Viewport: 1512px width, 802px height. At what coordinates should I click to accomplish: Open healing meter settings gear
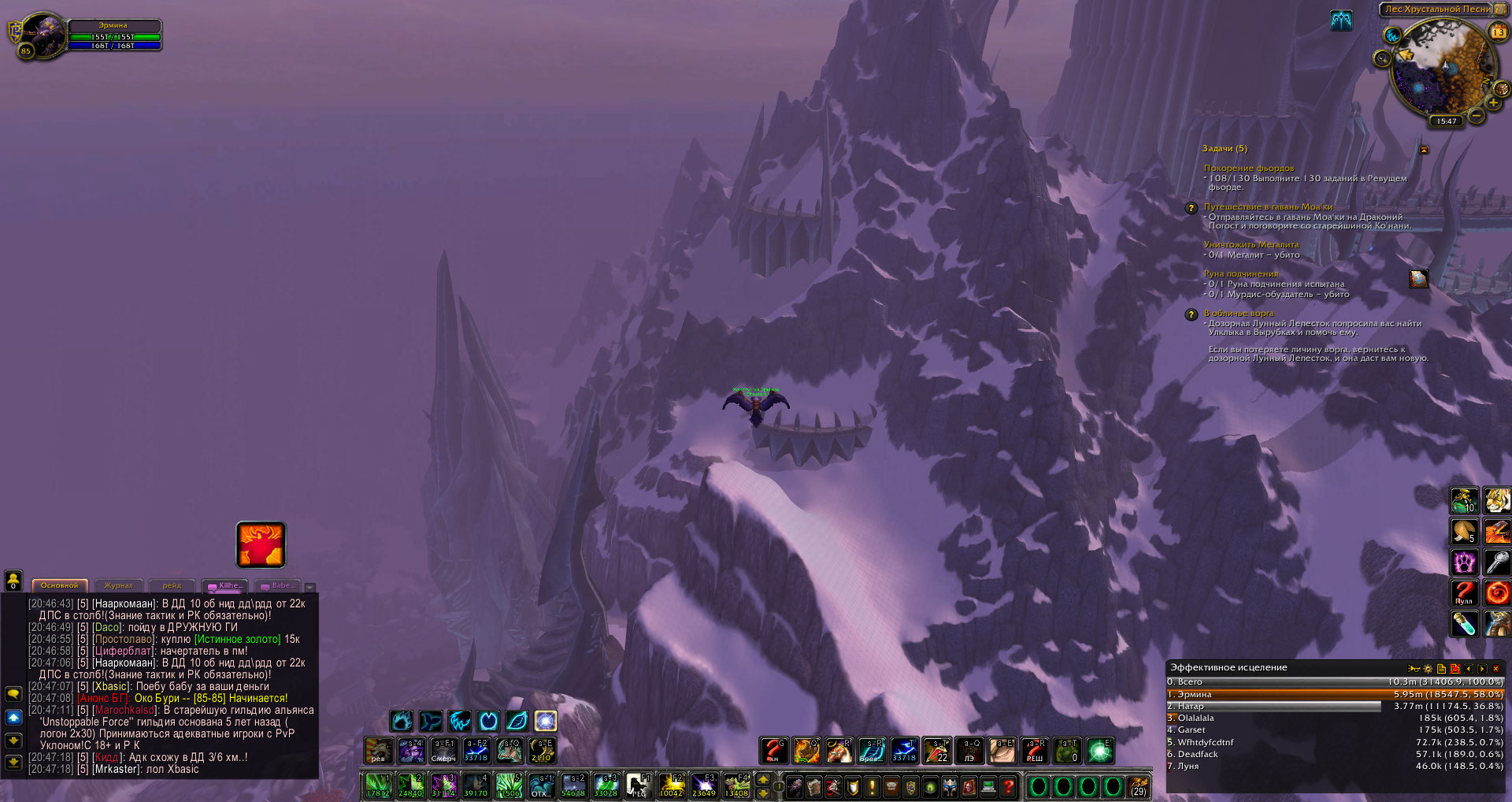1428,668
